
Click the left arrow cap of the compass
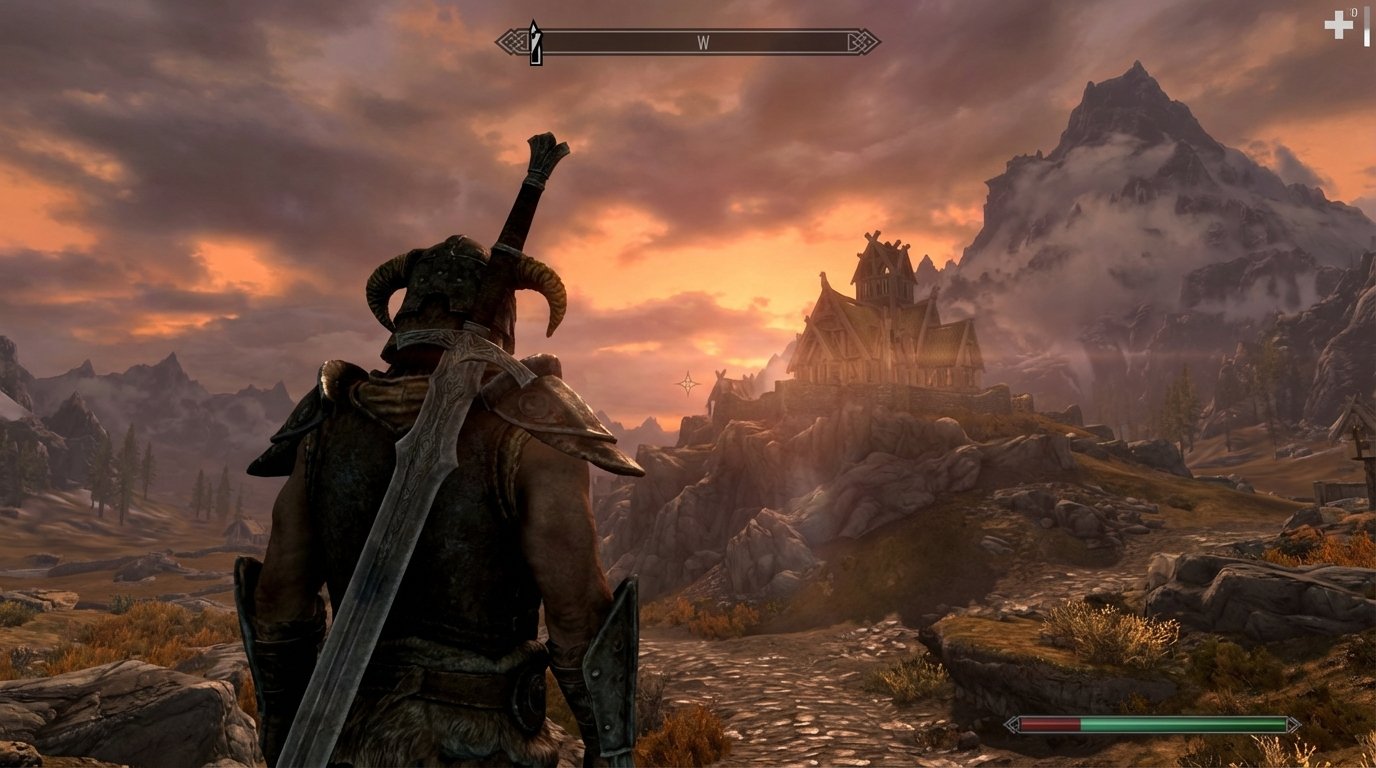[x=510, y=43]
